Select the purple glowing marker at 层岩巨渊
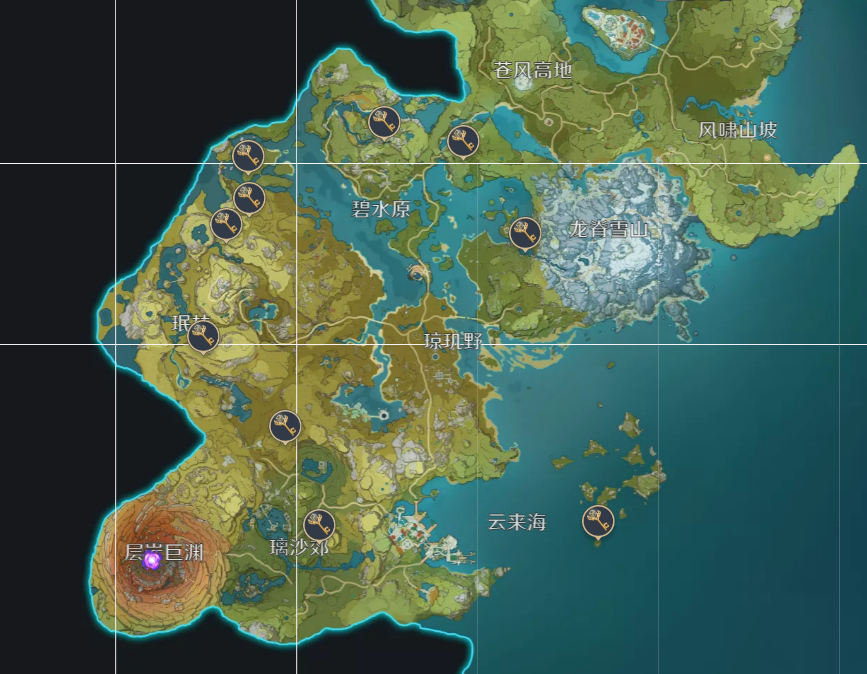The height and width of the screenshot is (674, 867). tap(152, 560)
